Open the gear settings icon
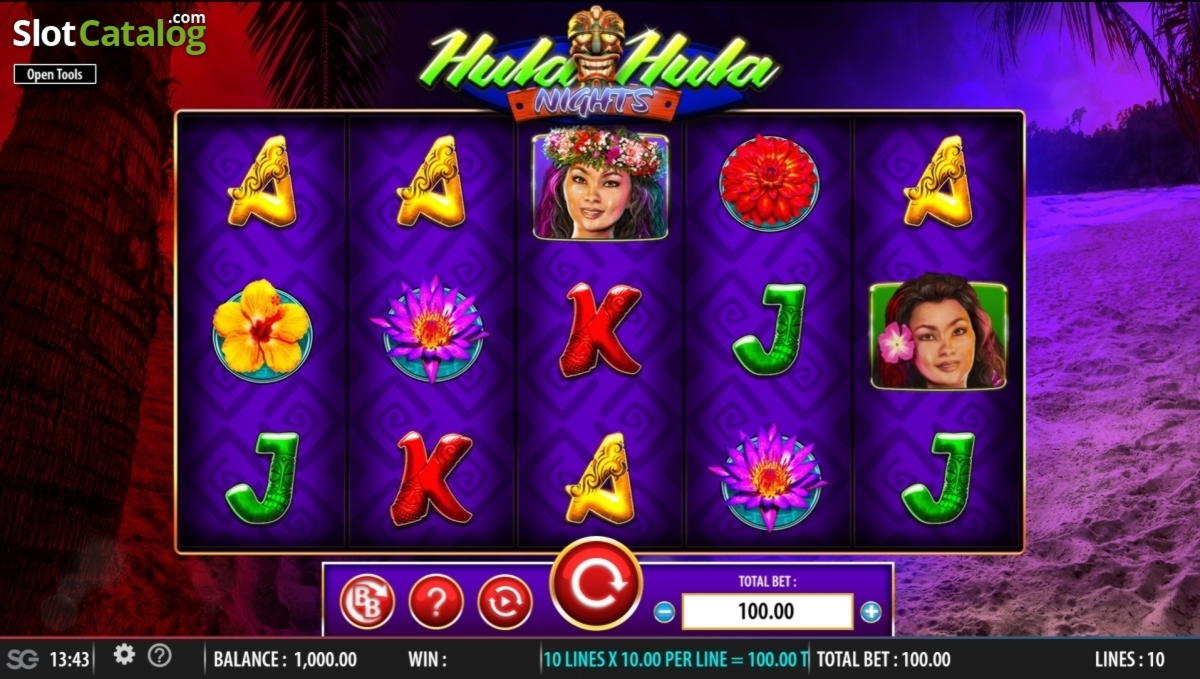Screen dimensions: 1200x679 point(124,655)
